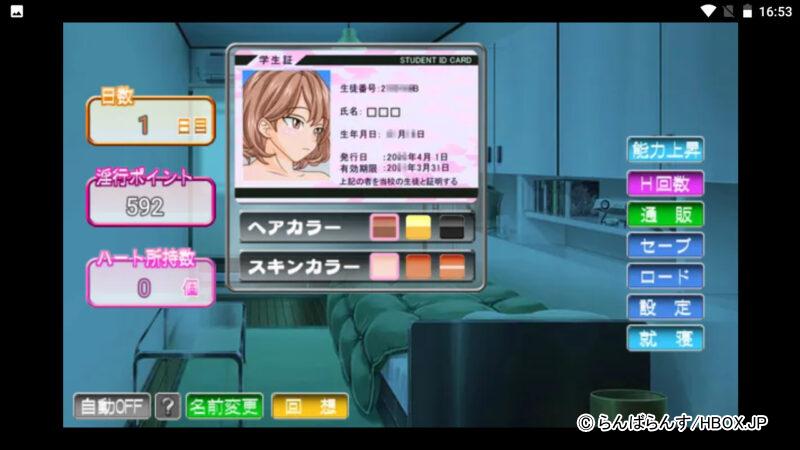The width and height of the screenshot is (800, 450).
Task: Click the green 名前変更 name change button
Action: [224, 407]
